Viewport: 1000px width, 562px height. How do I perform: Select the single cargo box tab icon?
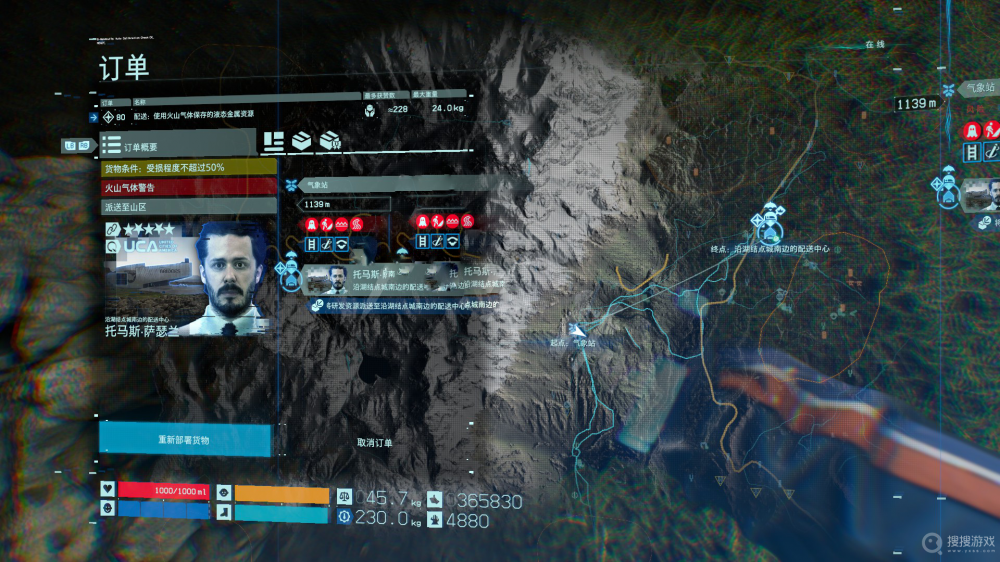point(302,142)
